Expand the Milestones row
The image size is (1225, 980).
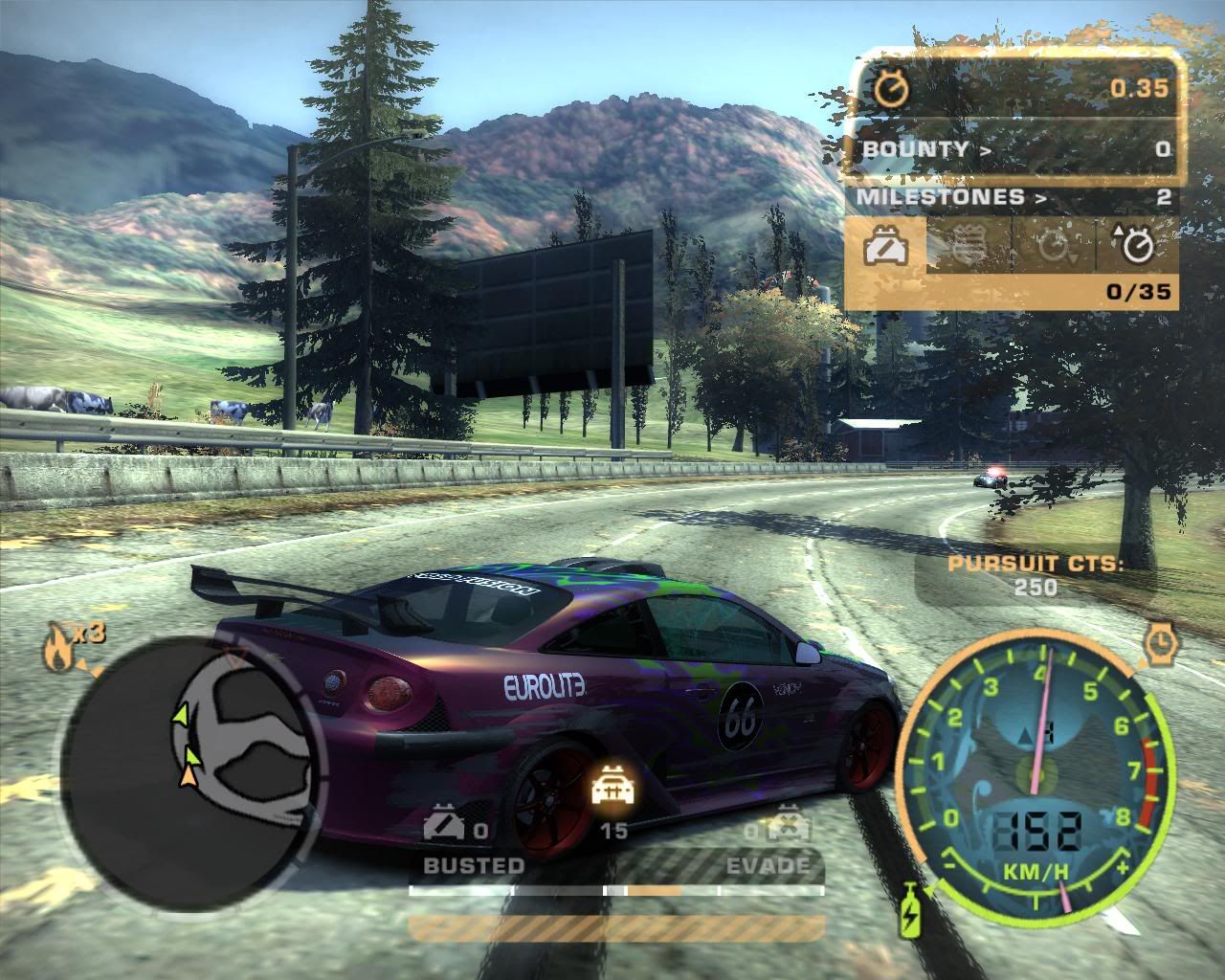pos(1014,198)
